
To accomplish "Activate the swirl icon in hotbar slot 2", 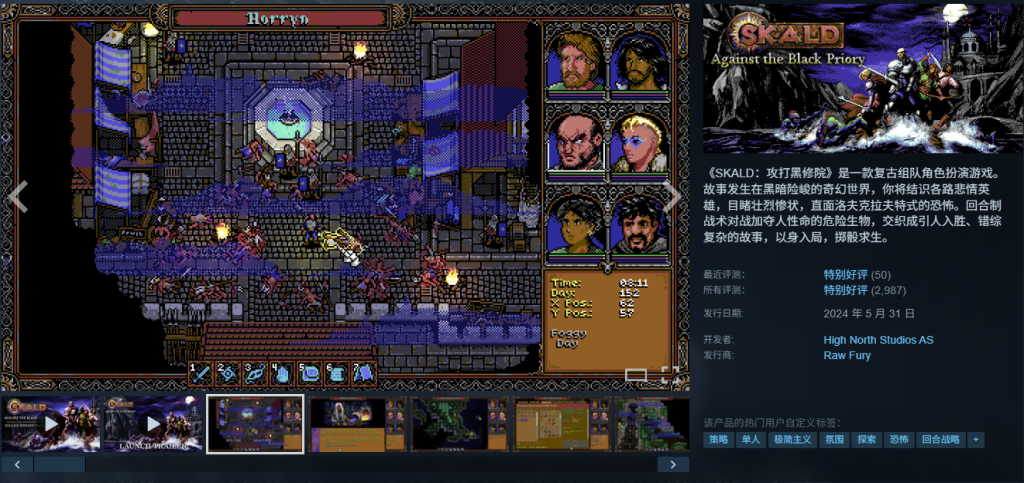I will coord(230,373).
